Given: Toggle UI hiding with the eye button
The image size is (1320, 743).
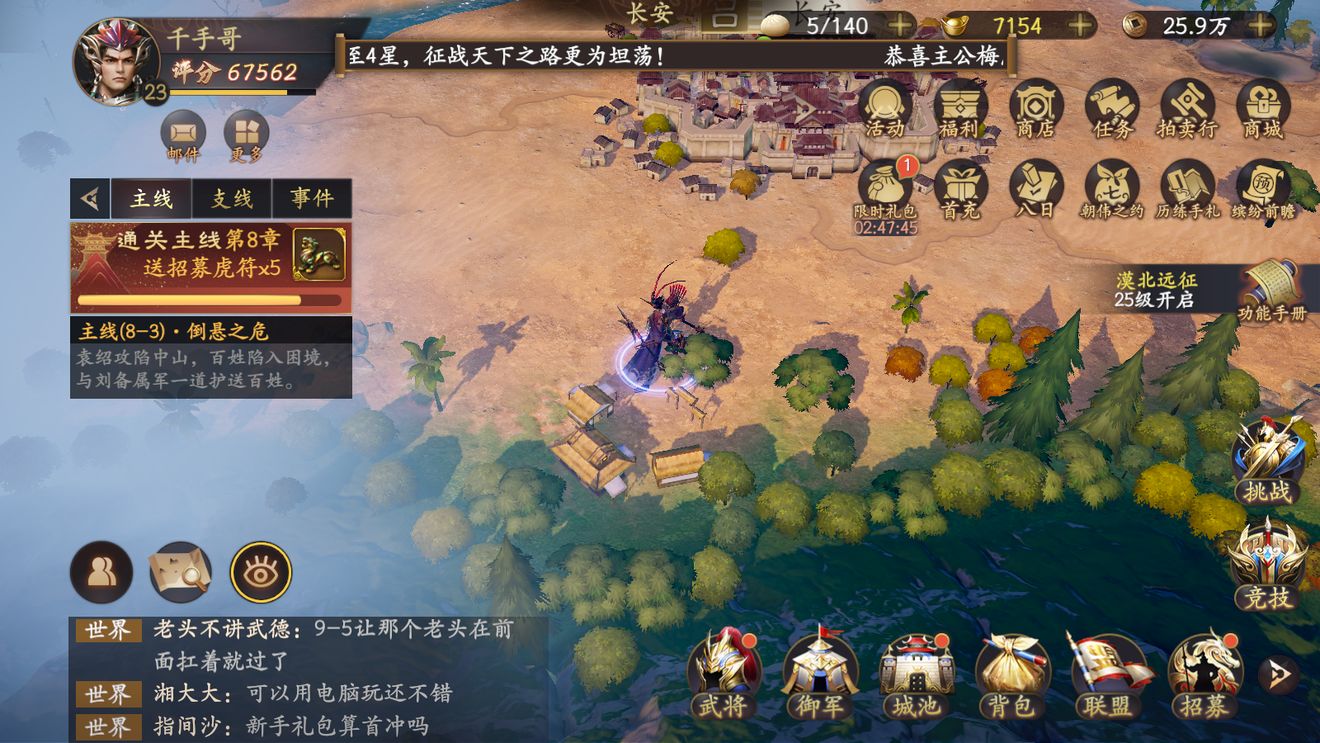Looking at the screenshot, I should pos(260,570).
